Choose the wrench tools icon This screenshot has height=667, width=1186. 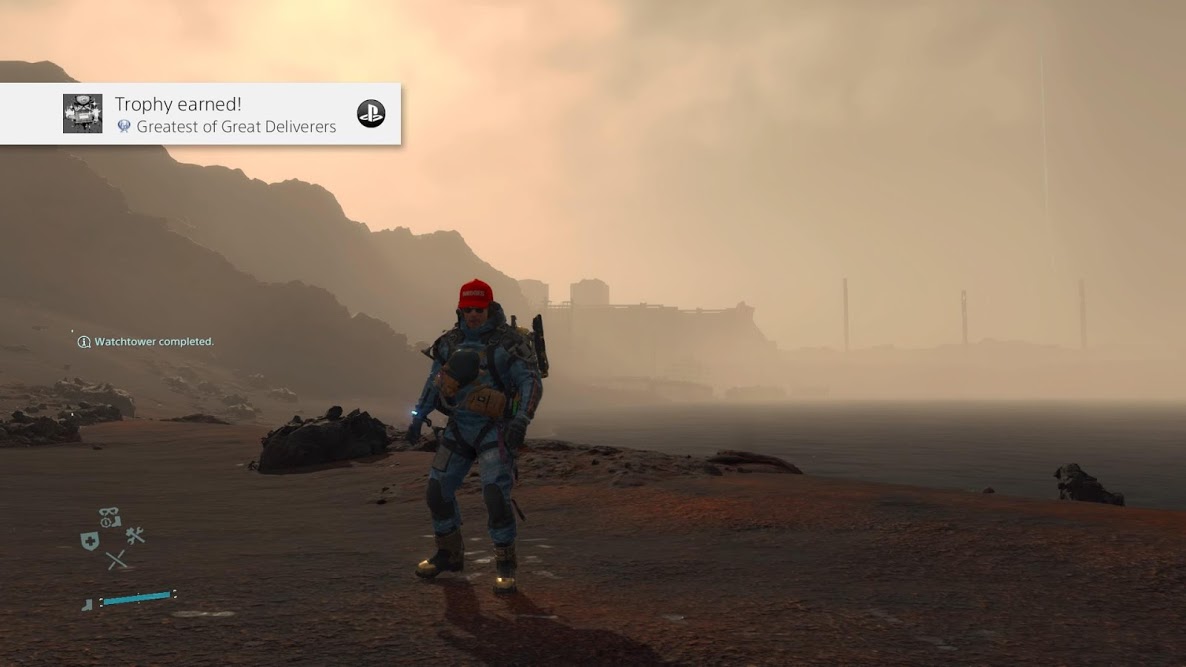click(x=135, y=537)
